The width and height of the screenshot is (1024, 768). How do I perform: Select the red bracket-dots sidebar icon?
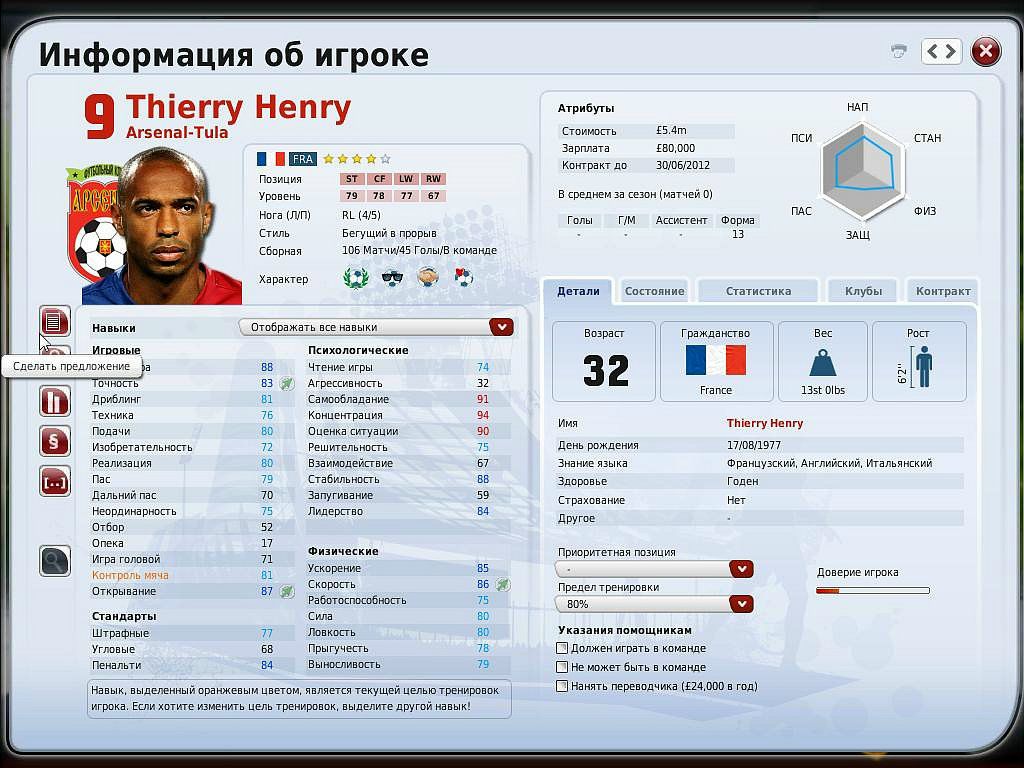pyautogui.click(x=55, y=481)
